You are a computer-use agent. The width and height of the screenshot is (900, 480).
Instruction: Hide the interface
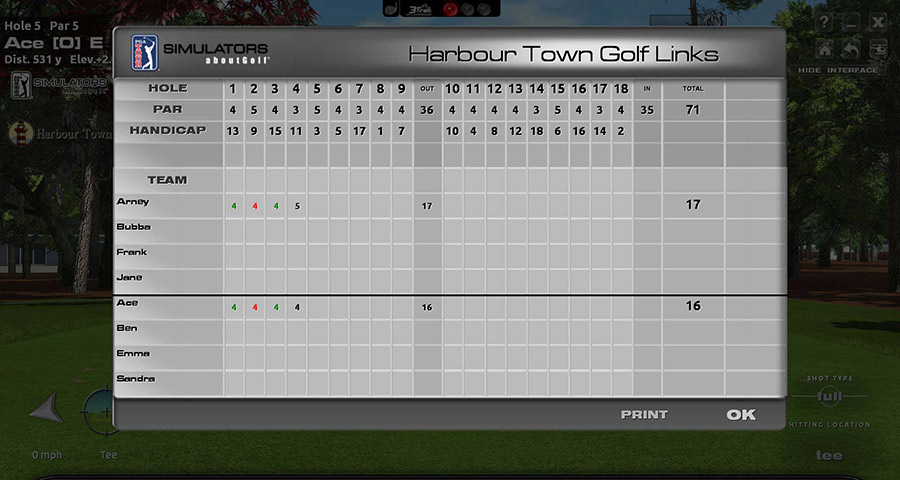pos(838,70)
